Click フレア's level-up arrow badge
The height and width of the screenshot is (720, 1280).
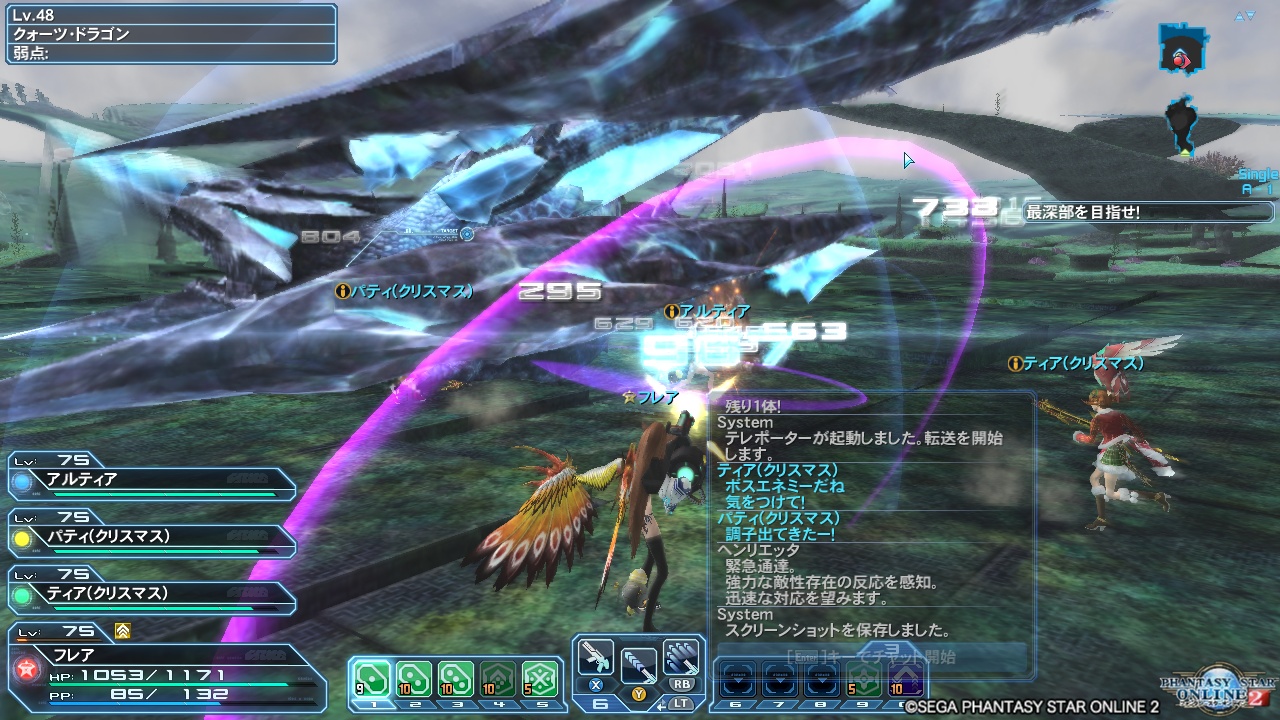(x=121, y=631)
